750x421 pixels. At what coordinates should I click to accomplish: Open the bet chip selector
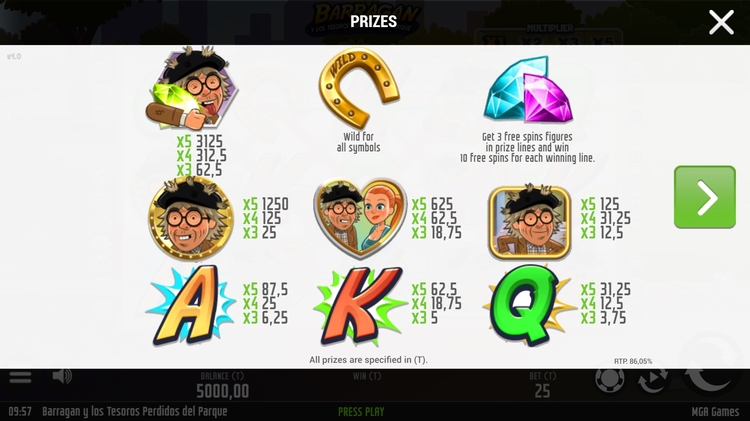point(610,381)
